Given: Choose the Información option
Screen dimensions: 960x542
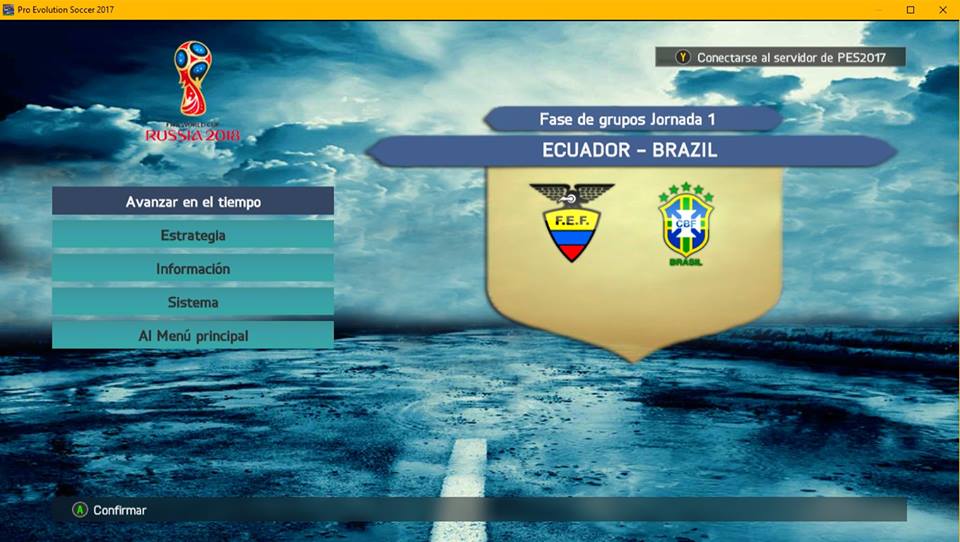Looking at the screenshot, I should [193, 269].
